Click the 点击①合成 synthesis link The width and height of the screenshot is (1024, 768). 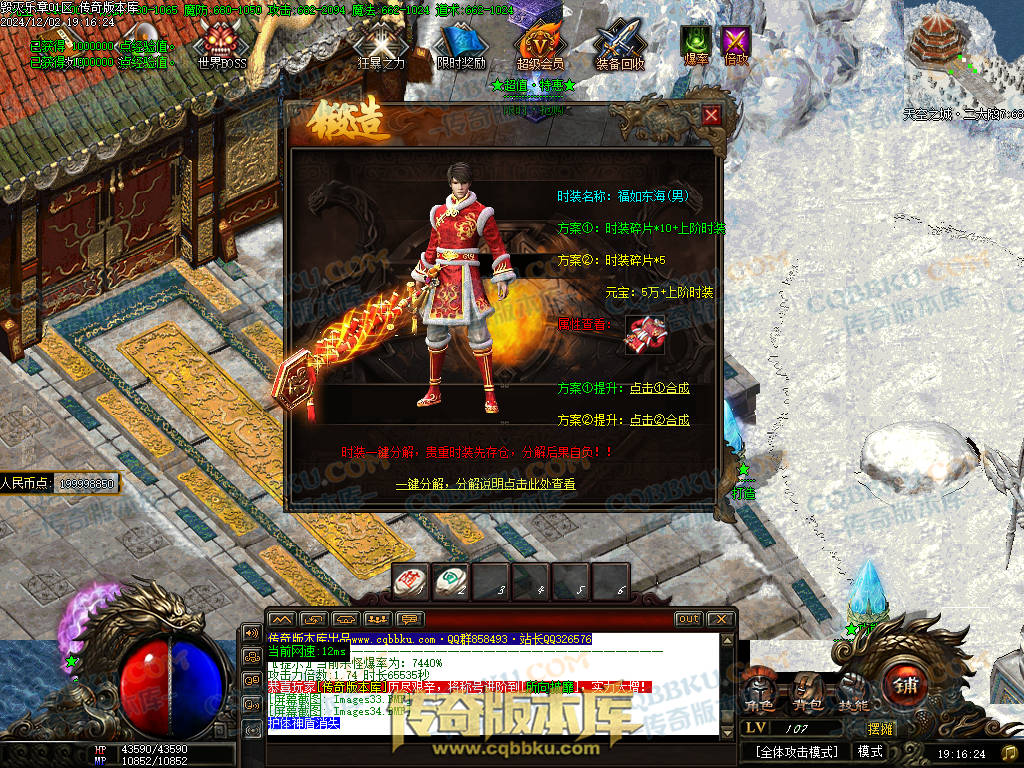659,388
